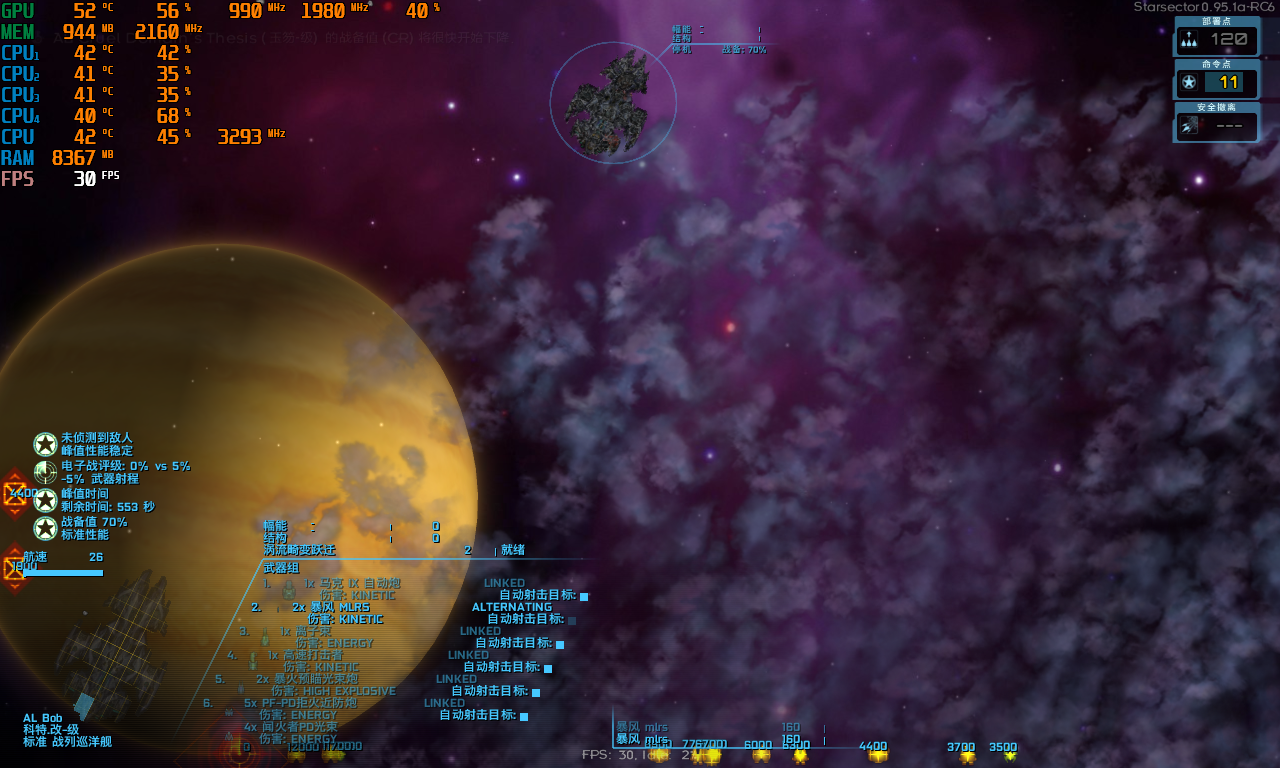
Task: Toggle LINKED mode for group 3
Action: (481, 630)
